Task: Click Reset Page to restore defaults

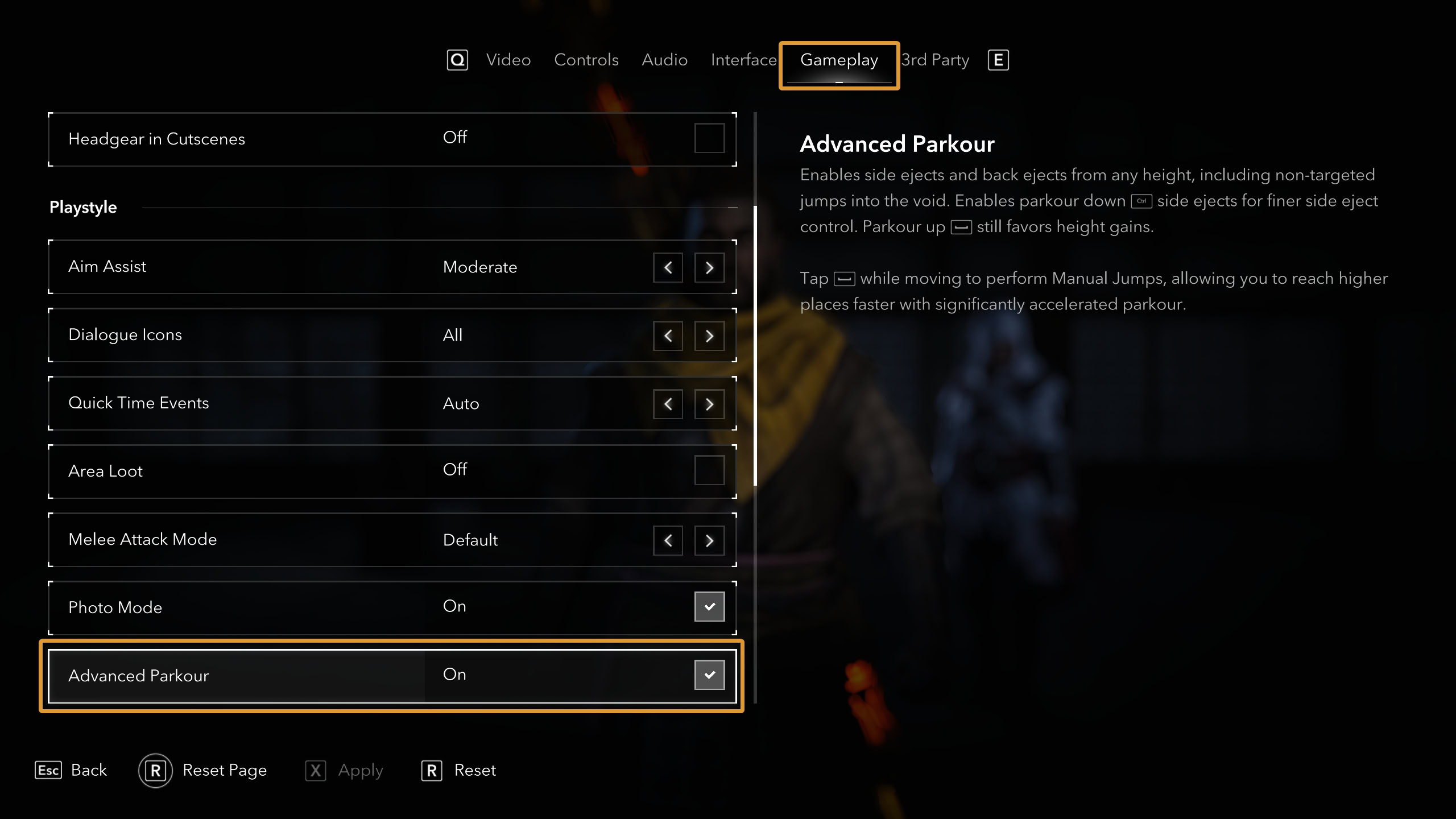Action: pyautogui.click(x=204, y=770)
